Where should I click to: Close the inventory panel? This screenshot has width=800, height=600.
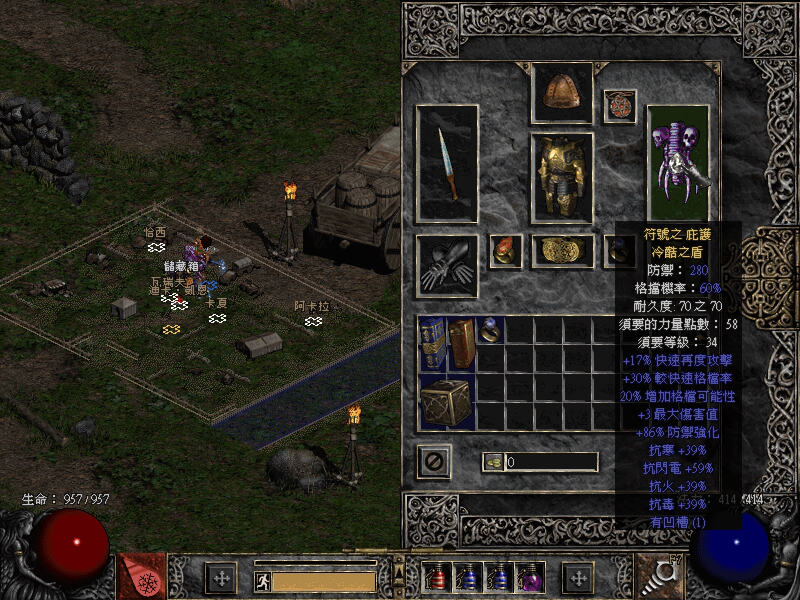point(434,461)
